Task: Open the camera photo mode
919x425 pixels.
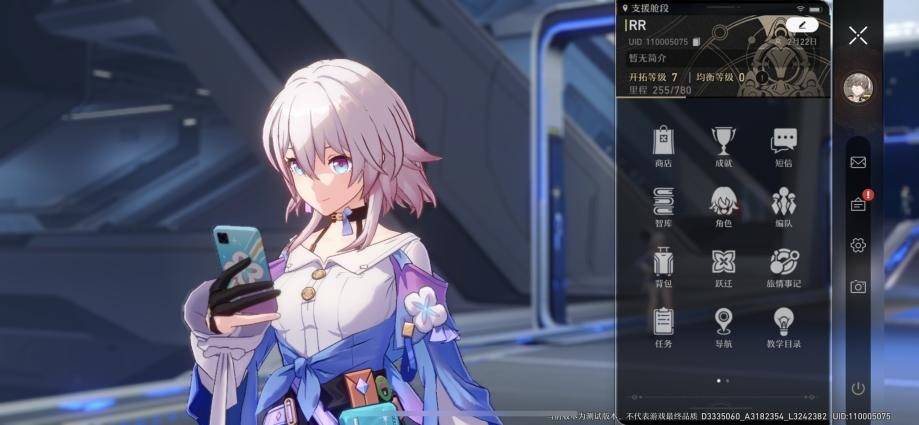Action: click(x=858, y=287)
